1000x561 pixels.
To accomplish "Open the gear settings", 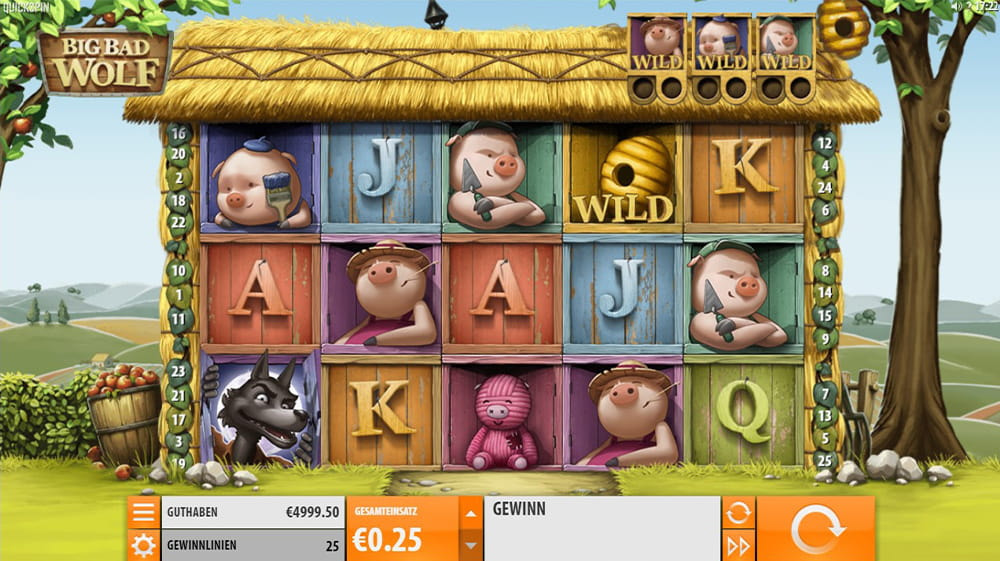I will pos(143,546).
